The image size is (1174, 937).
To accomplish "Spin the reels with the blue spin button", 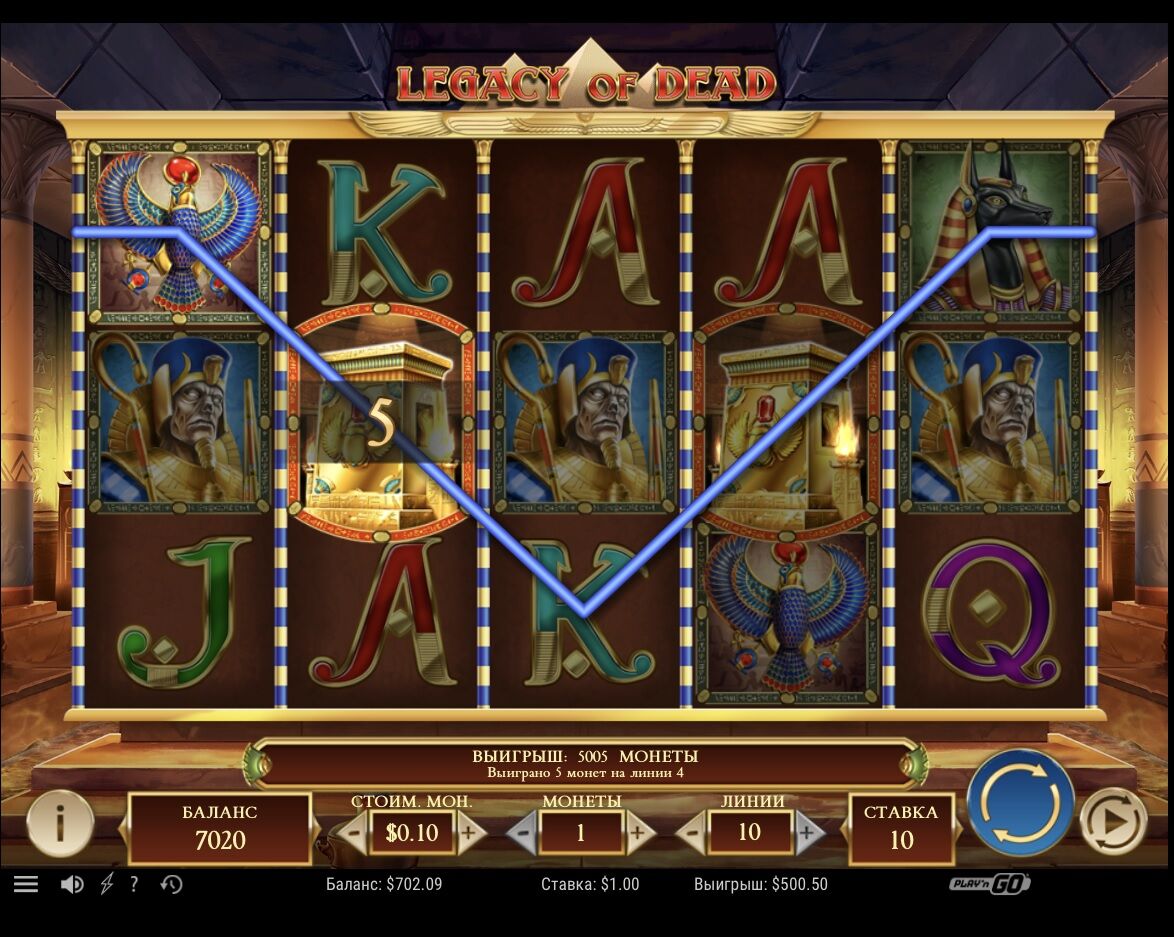I will click(x=1019, y=801).
